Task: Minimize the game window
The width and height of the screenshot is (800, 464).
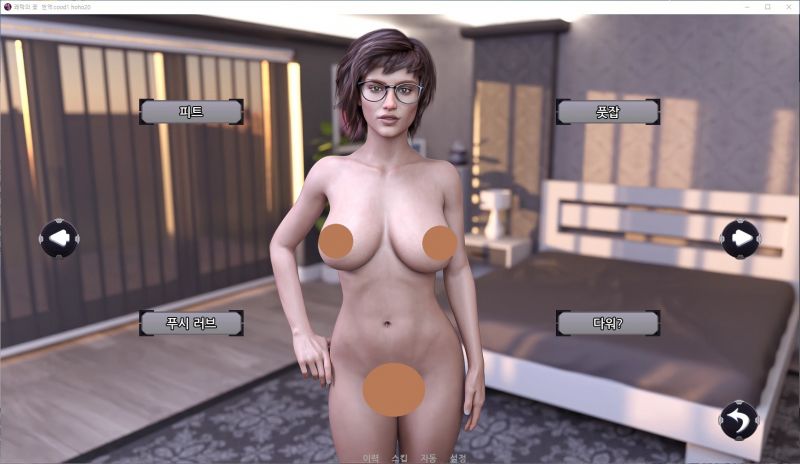Action: coord(747,6)
